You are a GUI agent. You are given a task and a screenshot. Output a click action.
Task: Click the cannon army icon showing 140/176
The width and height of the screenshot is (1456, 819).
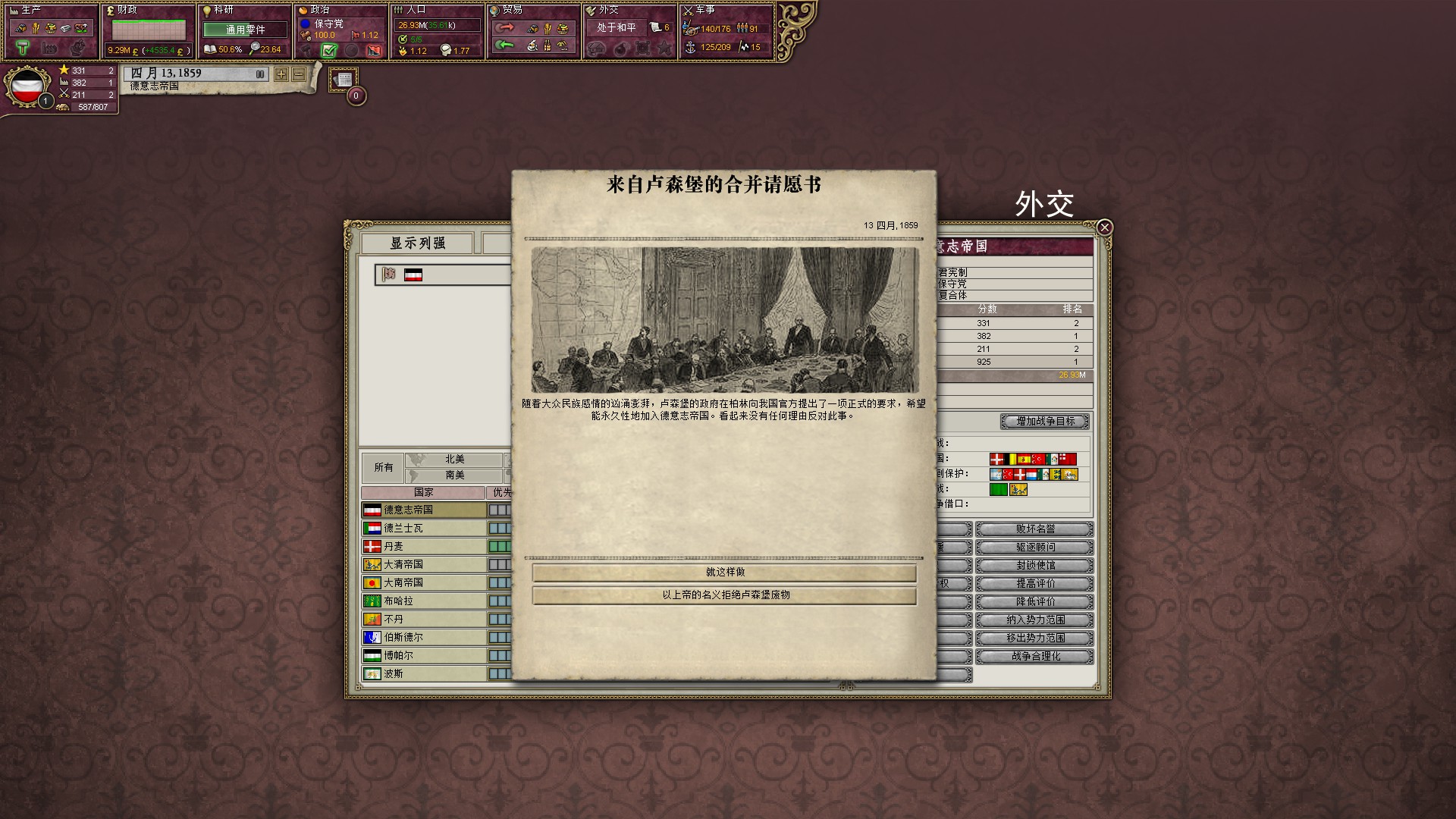tap(691, 31)
